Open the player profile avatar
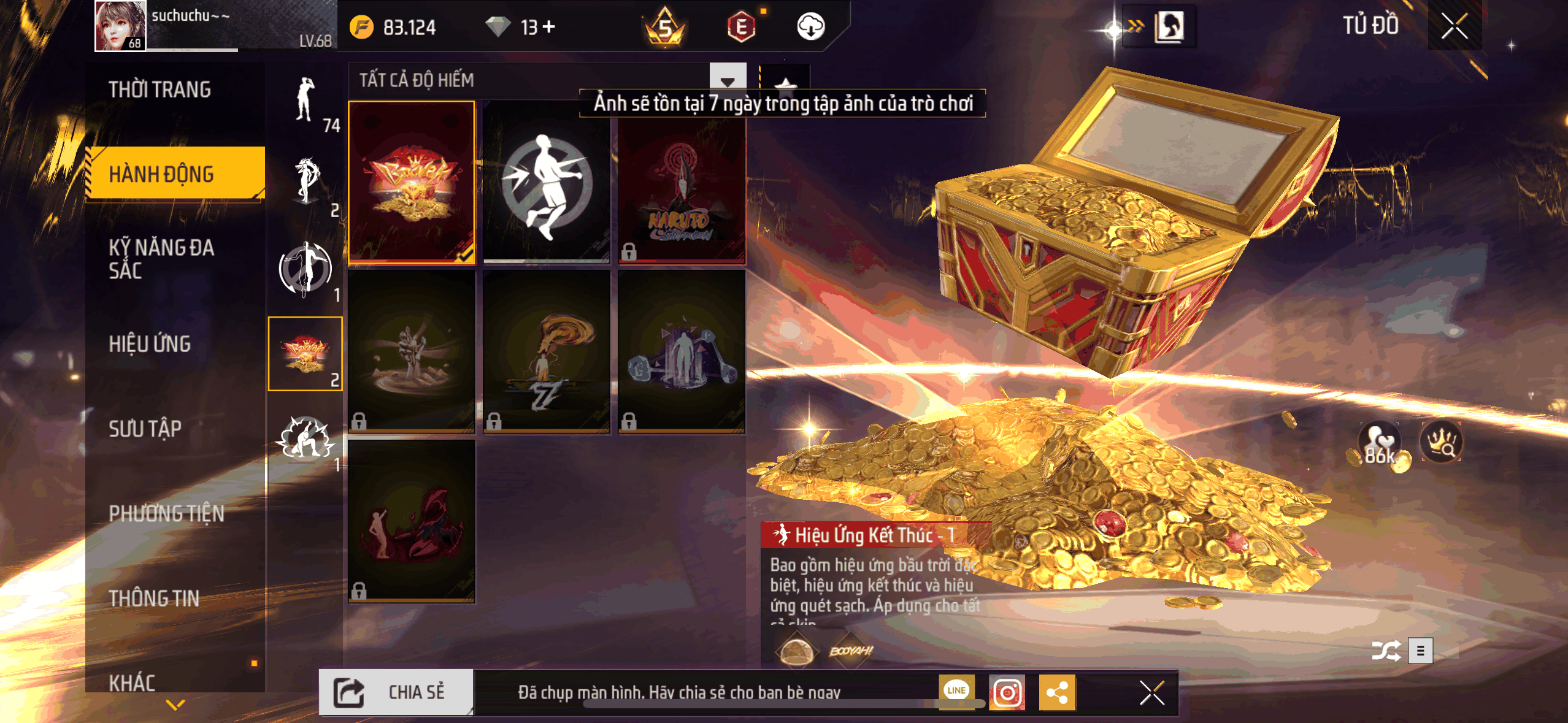Image resolution: width=1568 pixels, height=723 pixels. tap(120, 26)
